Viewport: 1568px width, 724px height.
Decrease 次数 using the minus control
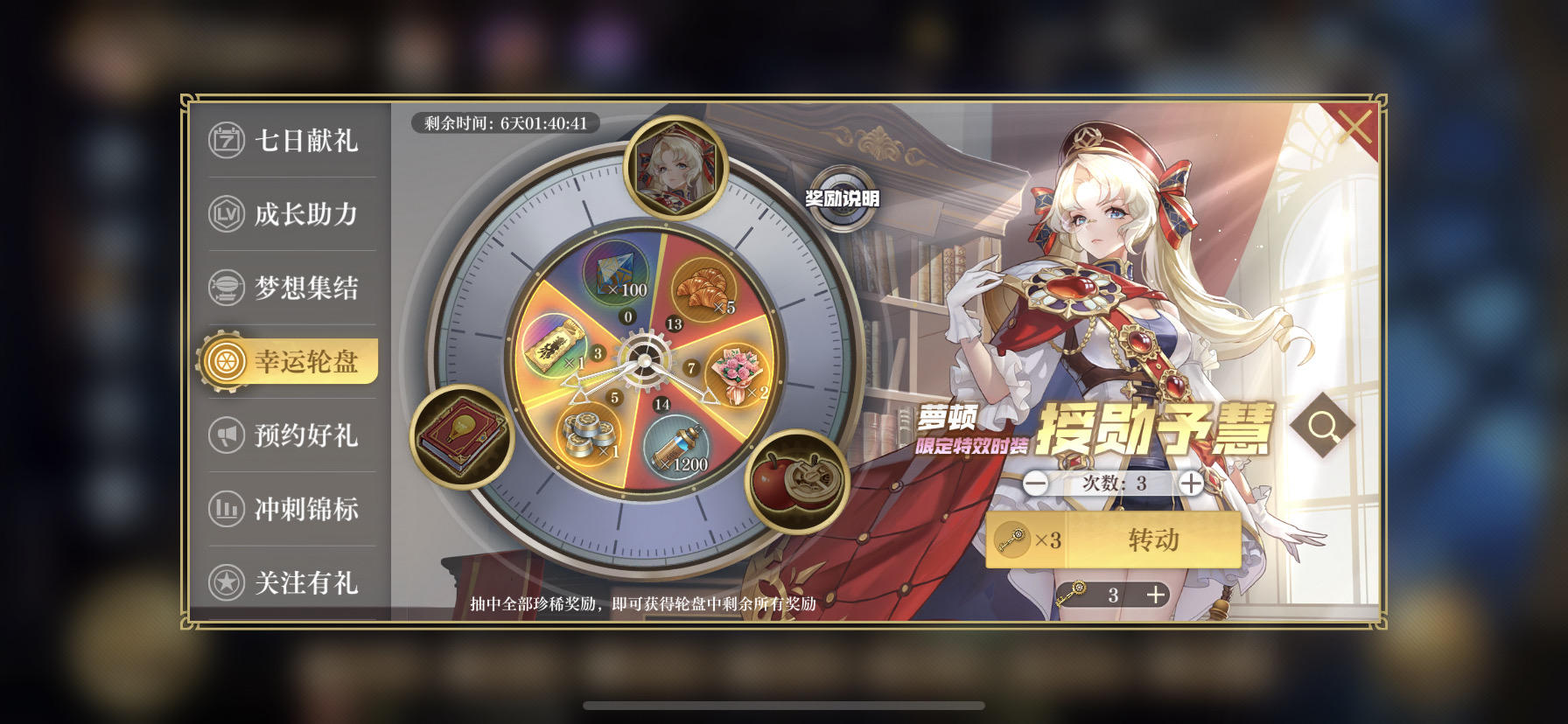1037,483
